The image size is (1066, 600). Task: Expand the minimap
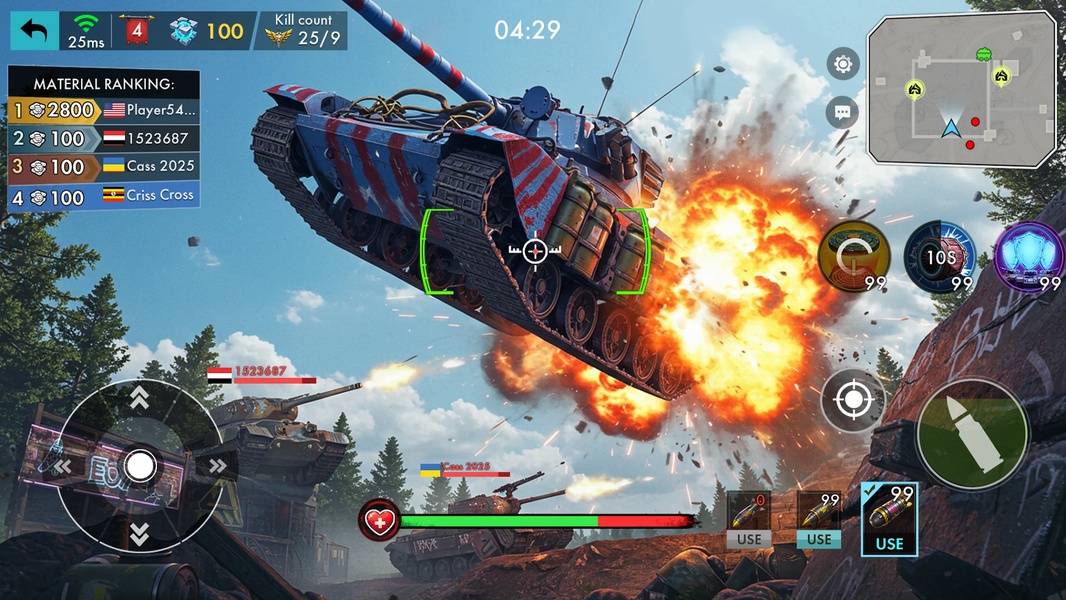click(961, 88)
